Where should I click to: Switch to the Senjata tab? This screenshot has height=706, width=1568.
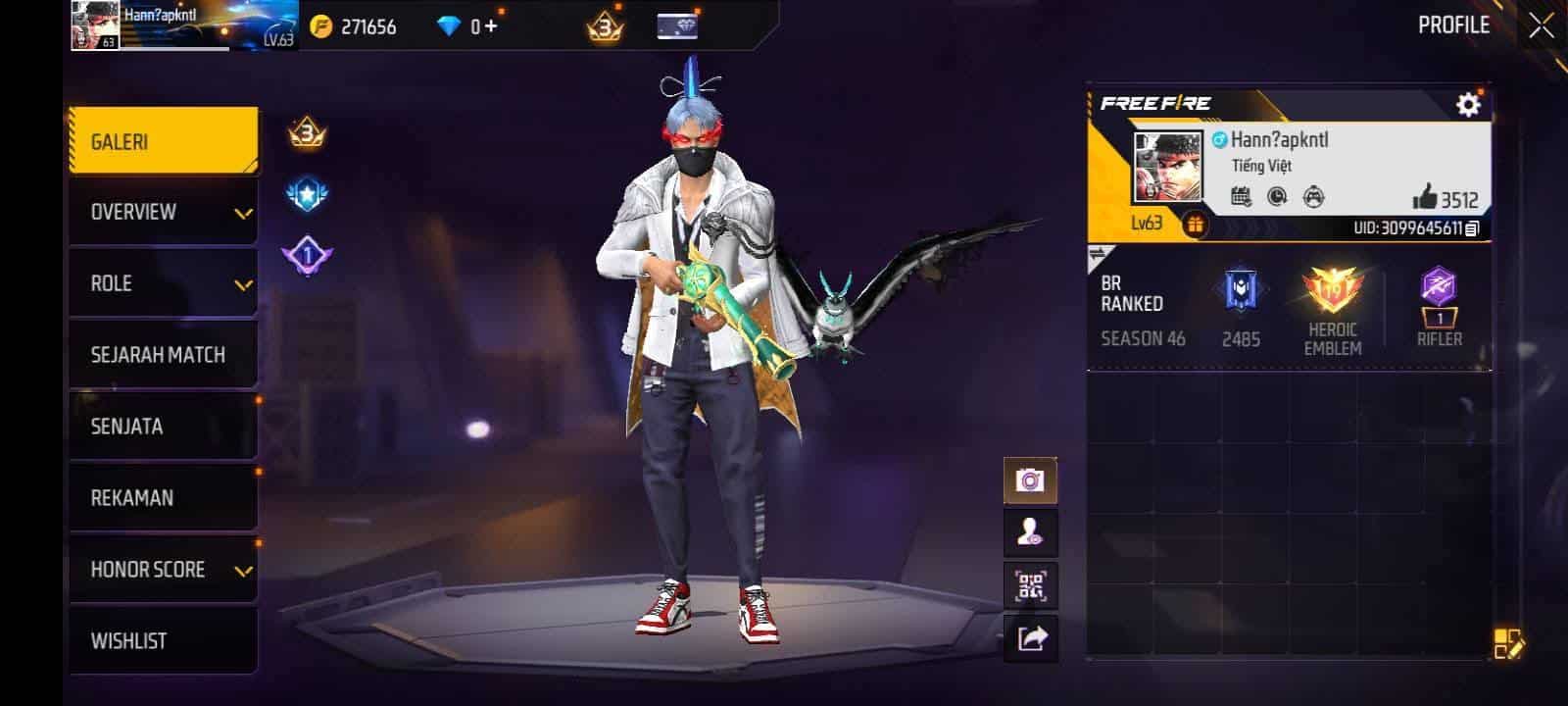[163, 427]
